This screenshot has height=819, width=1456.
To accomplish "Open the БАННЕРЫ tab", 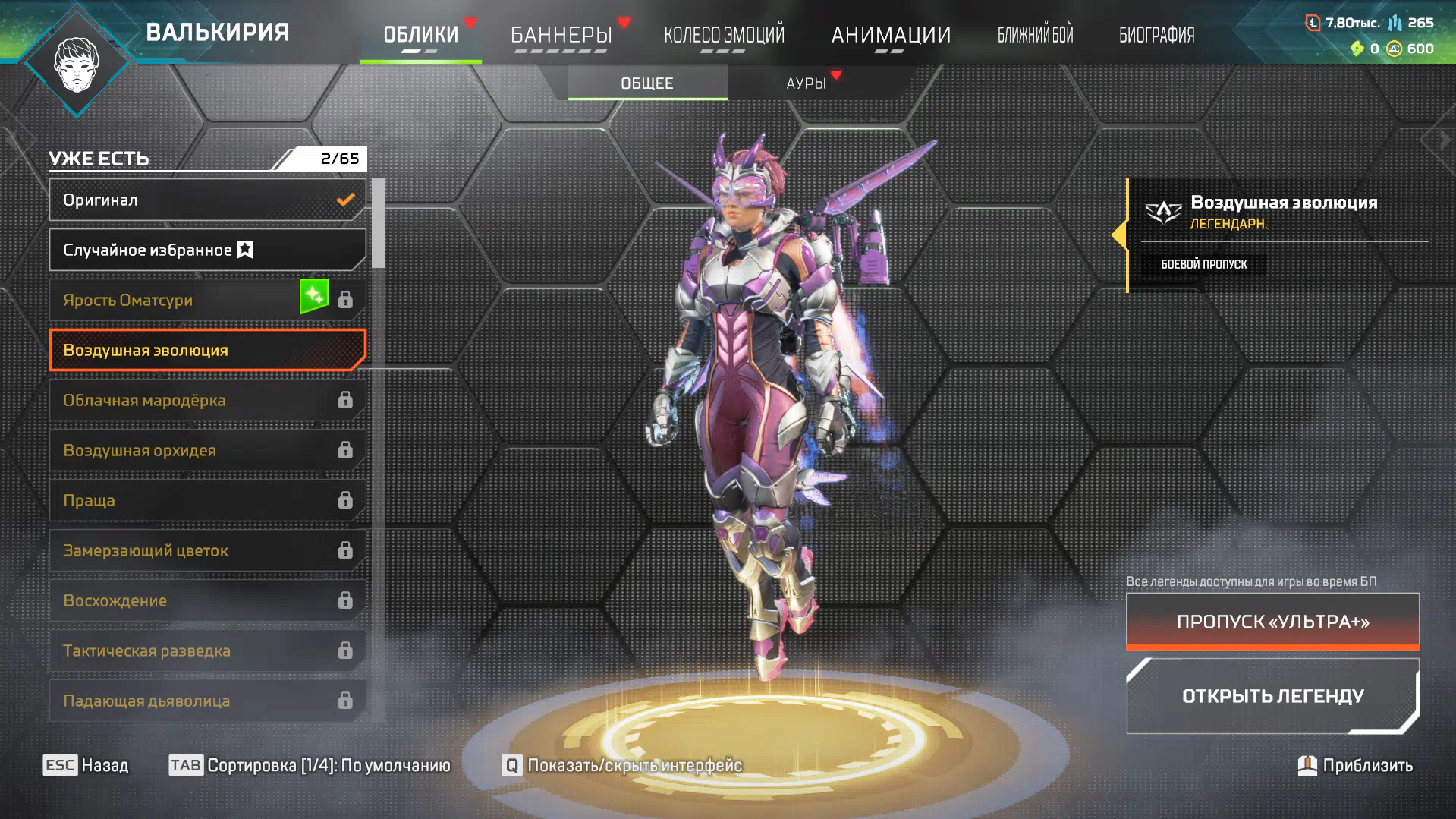I will (561, 35).
